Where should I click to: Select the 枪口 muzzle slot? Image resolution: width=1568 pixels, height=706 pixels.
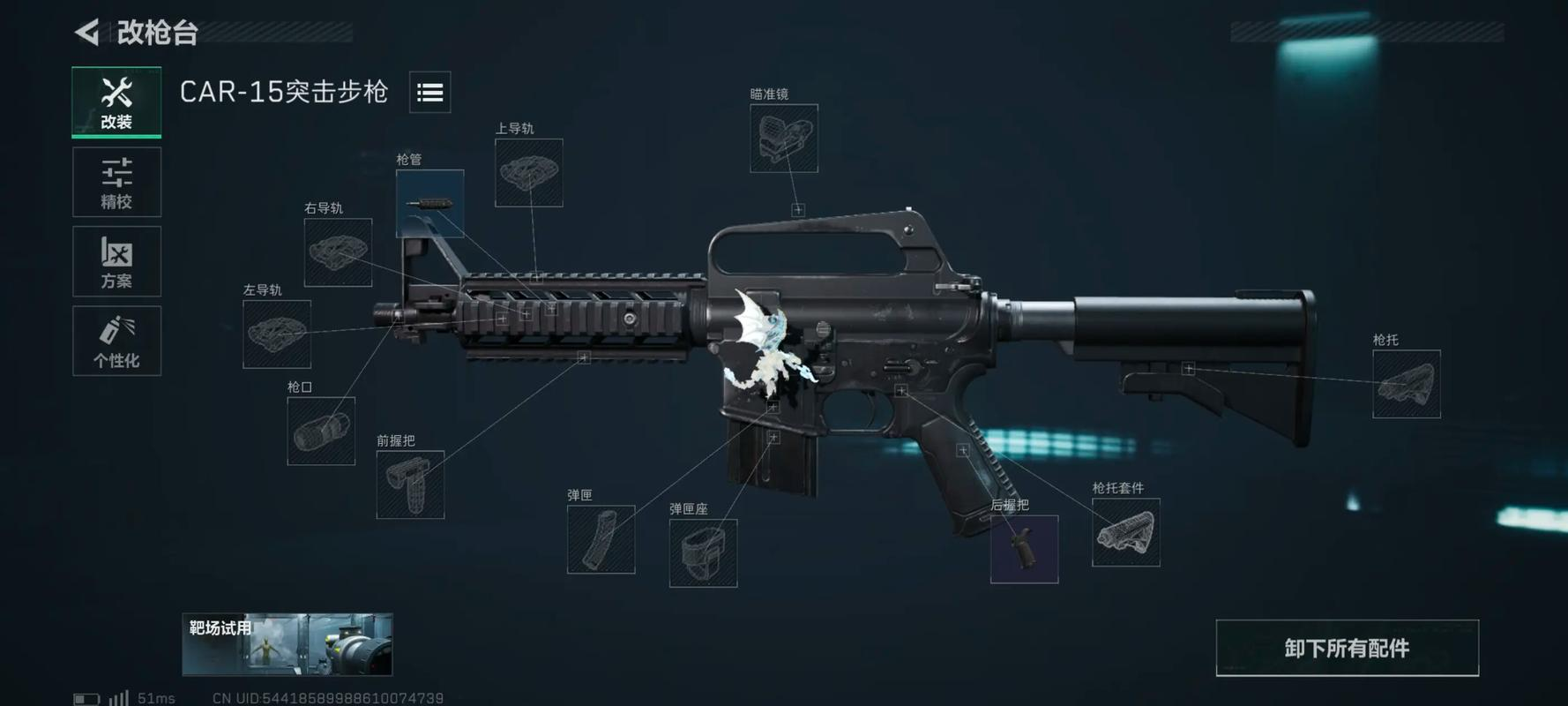321,431
